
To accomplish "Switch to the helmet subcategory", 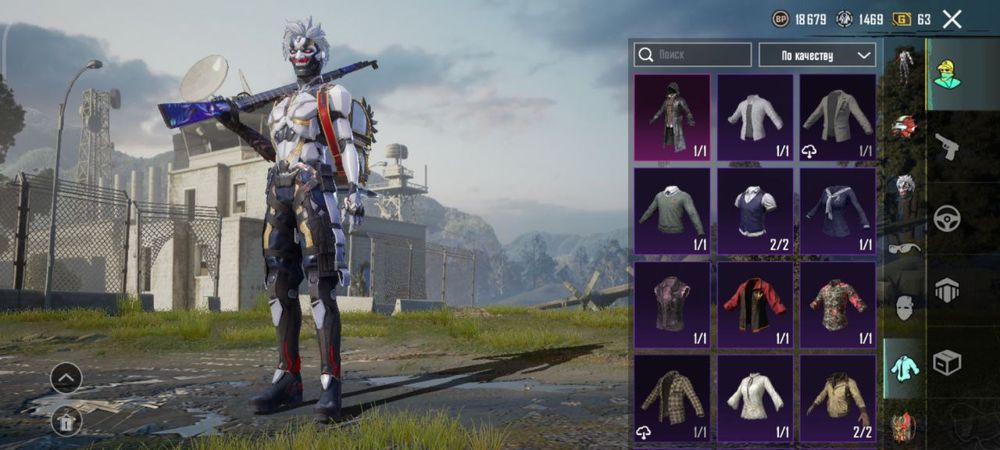I will pos(904,126).
